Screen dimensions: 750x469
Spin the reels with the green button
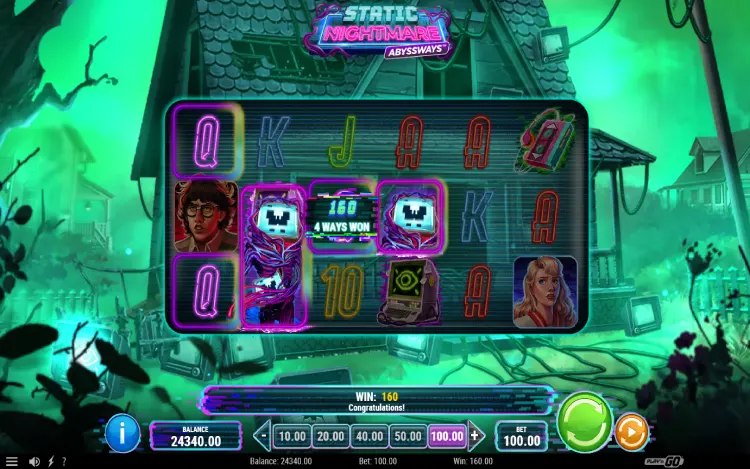coord(585,421)
